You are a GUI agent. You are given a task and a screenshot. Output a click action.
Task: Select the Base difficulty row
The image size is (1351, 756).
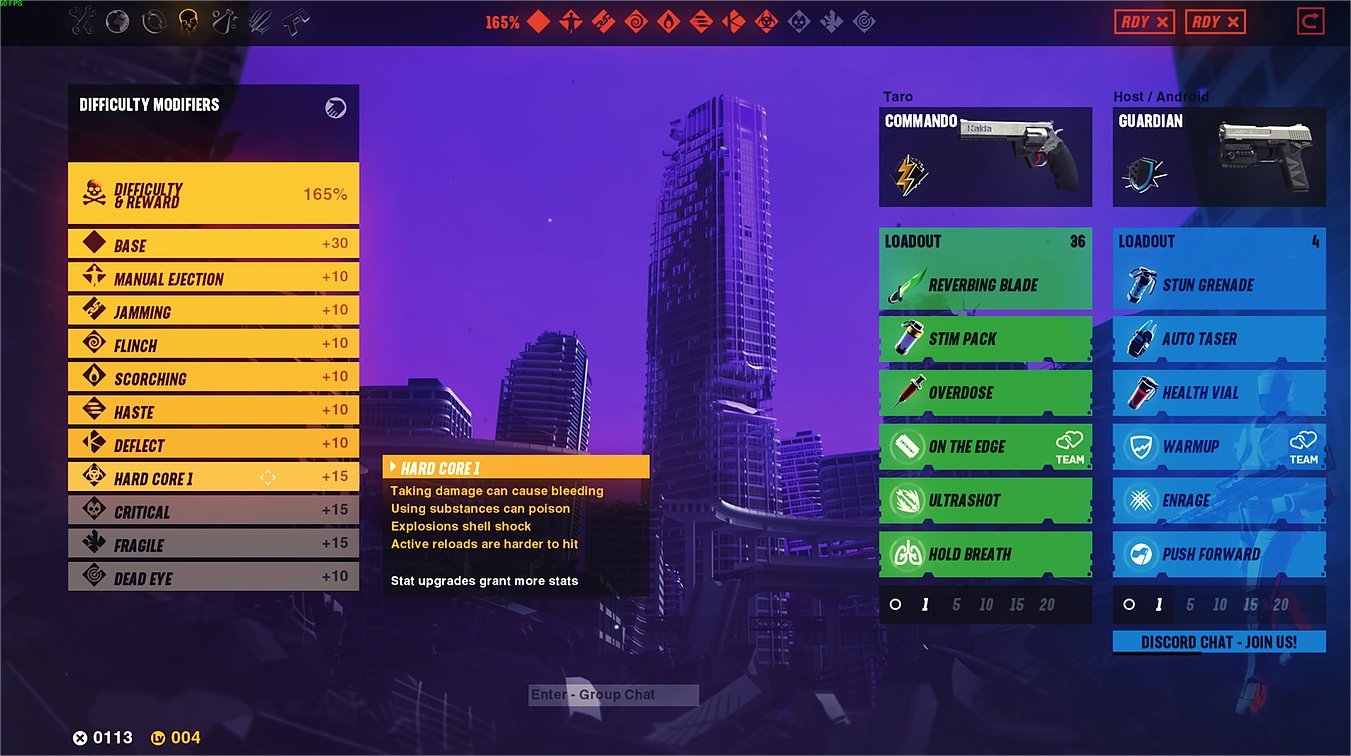(213, 244)
